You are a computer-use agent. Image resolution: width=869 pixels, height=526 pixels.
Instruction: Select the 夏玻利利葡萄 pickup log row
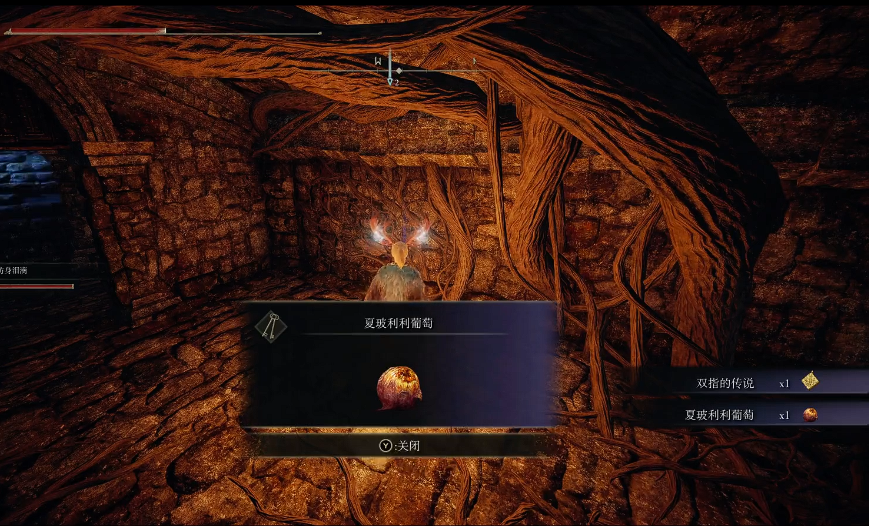[x=750, y=414]
